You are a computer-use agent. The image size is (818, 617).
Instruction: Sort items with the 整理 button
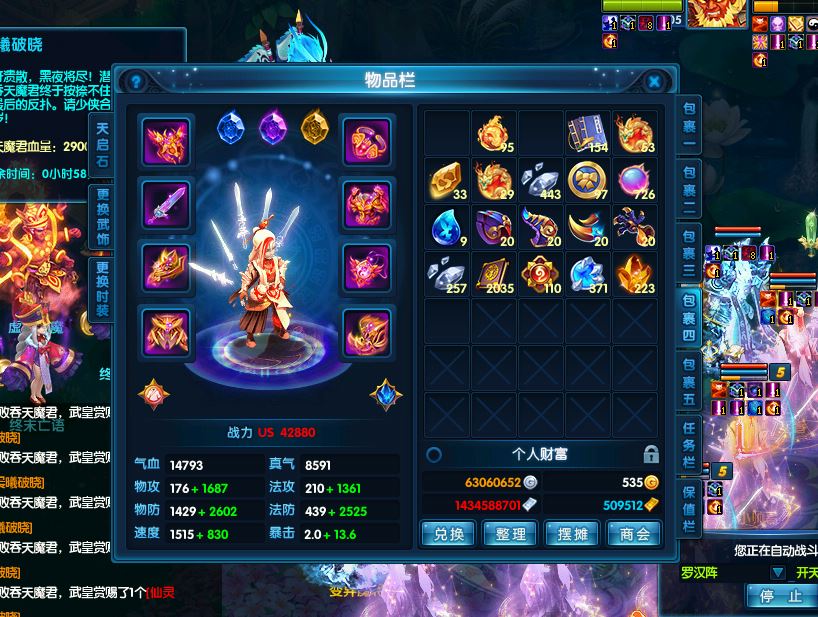click(510, 534)
